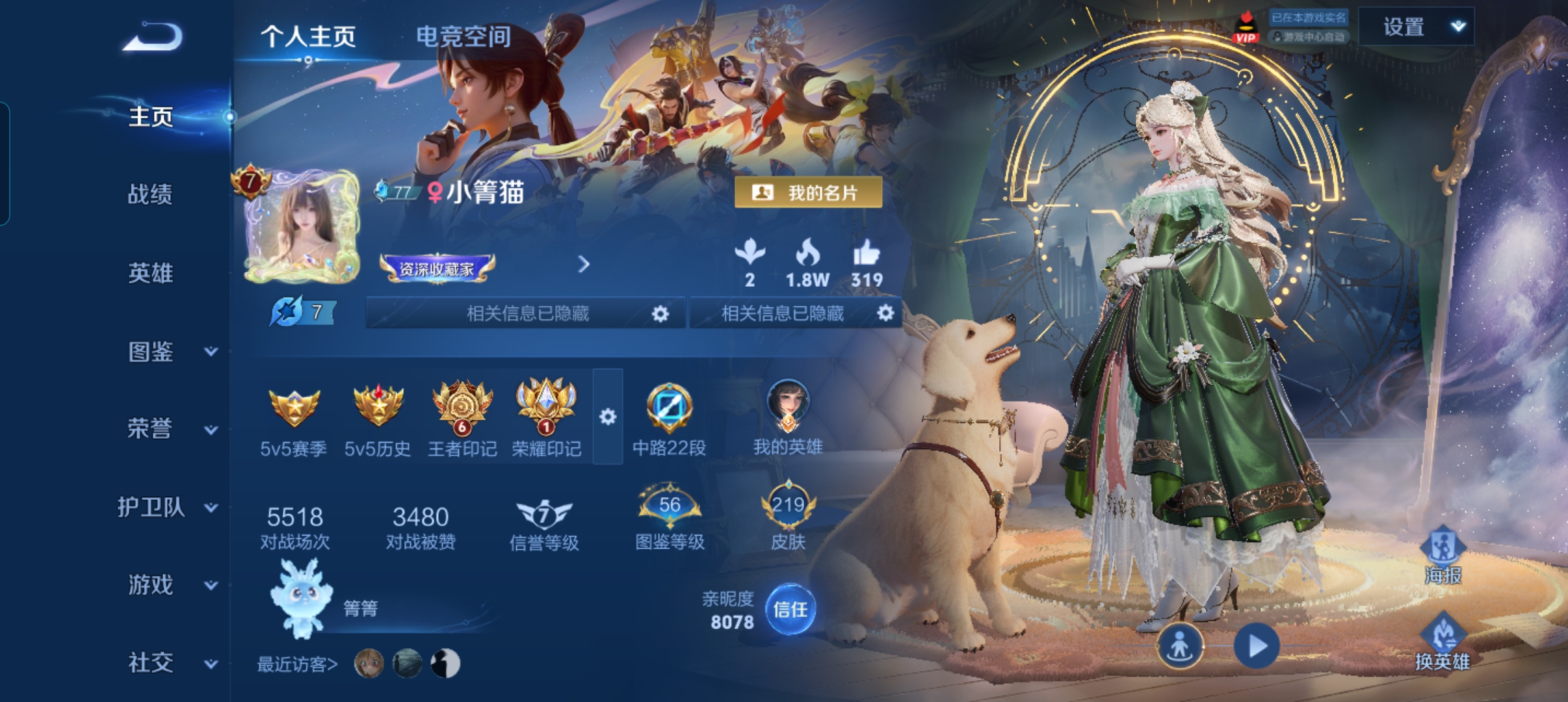Open the 英雄 sidebar section
This screenshot has width=1568, height=702.
(x=150, y=273)
